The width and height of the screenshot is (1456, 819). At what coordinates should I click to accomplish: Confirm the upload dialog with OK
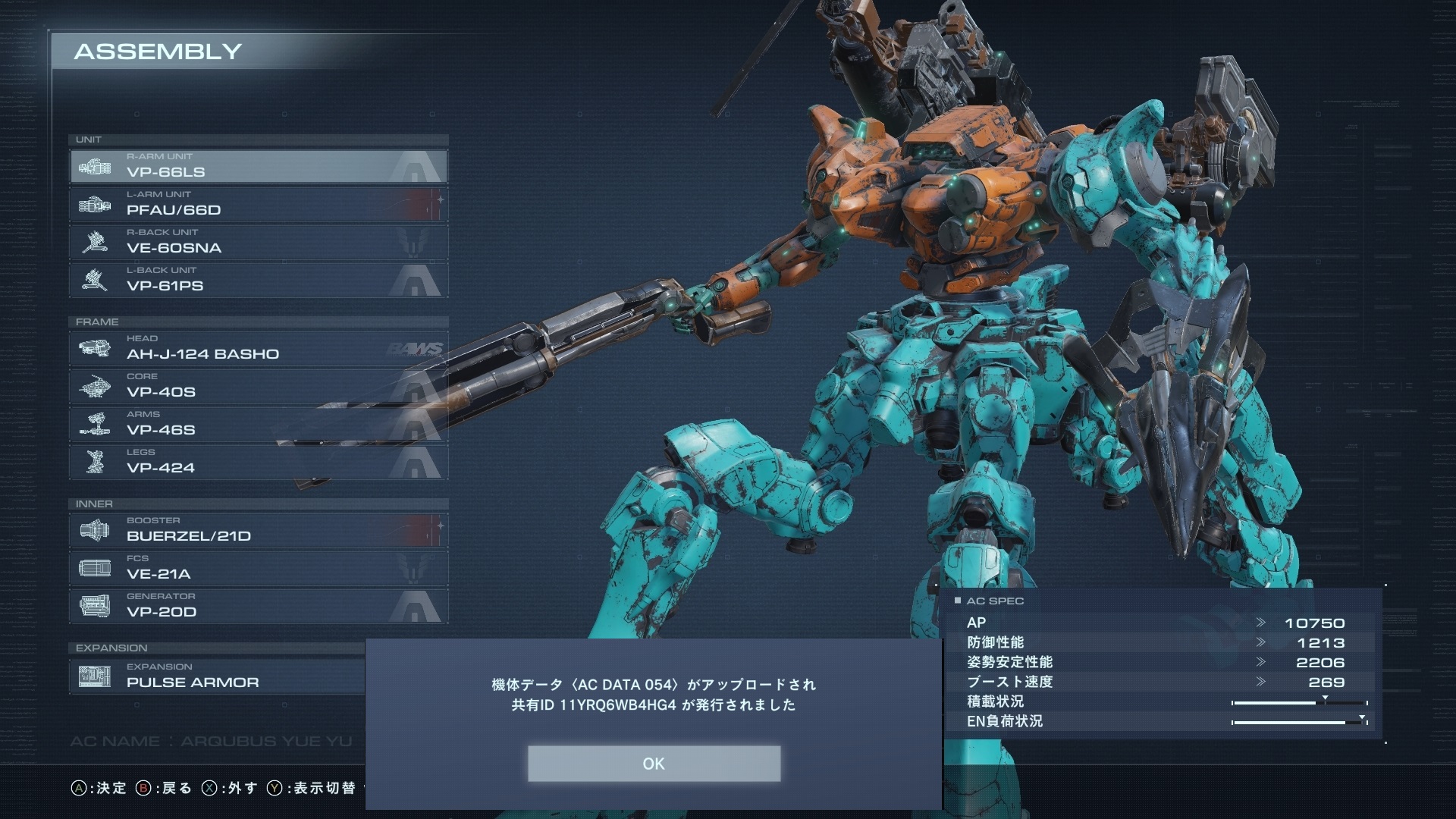[654, 764]
